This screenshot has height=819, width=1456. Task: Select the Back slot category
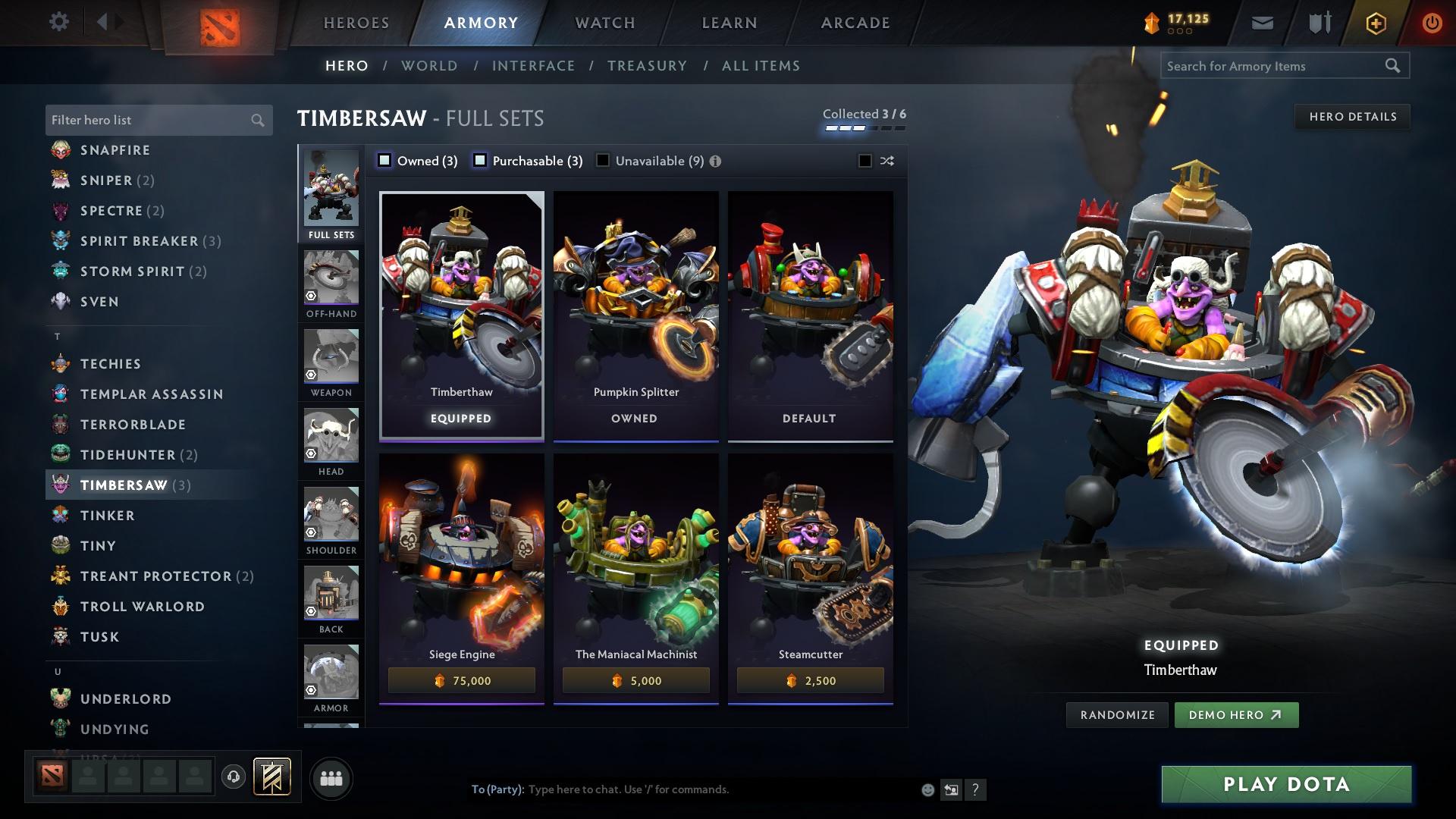click(x=331, y=599)
